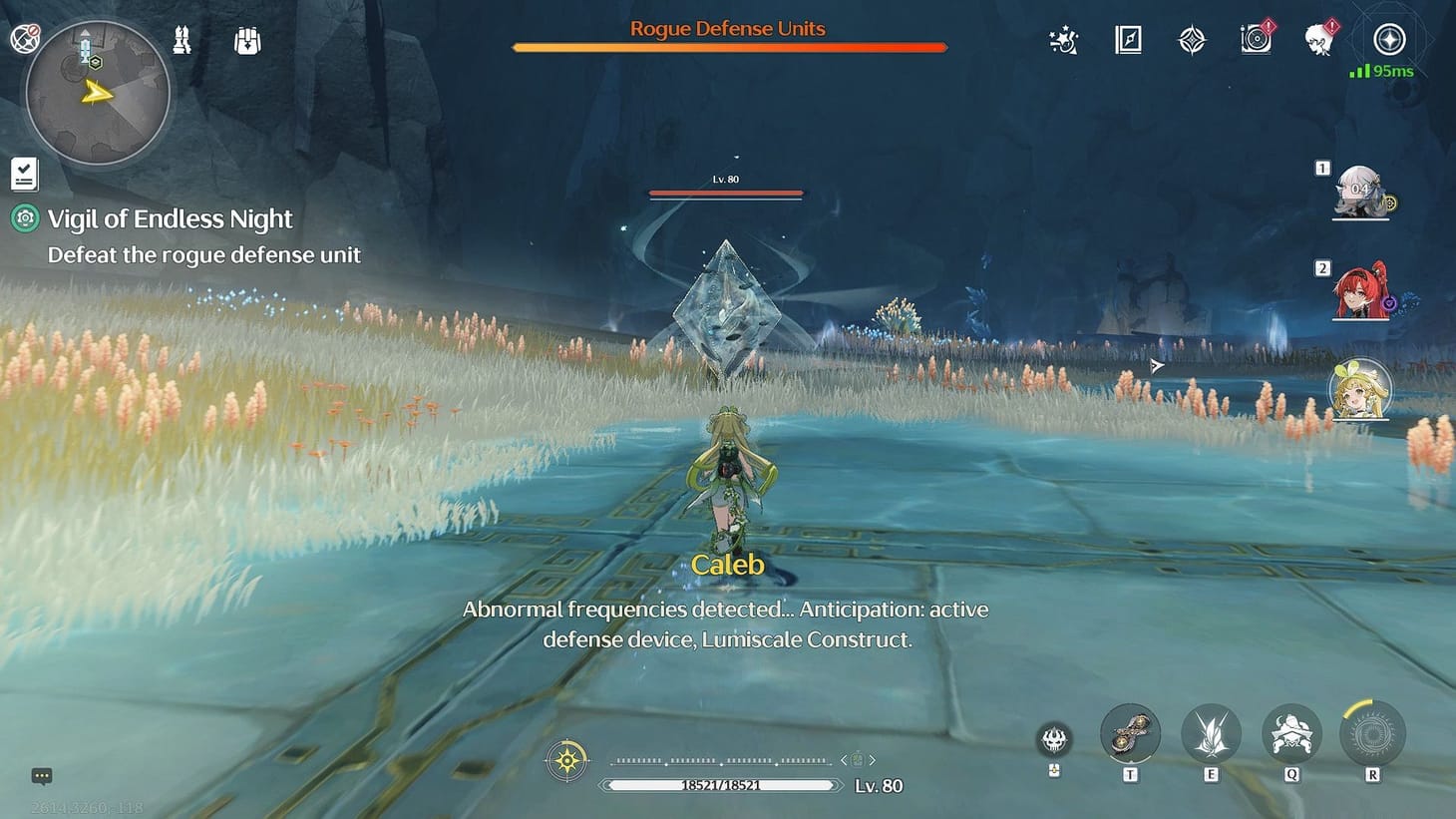The image size is (1456, 819).
Task: Click the Rogue Defense Units health bar
Action: pyautogui.click(x=728, y=46)
